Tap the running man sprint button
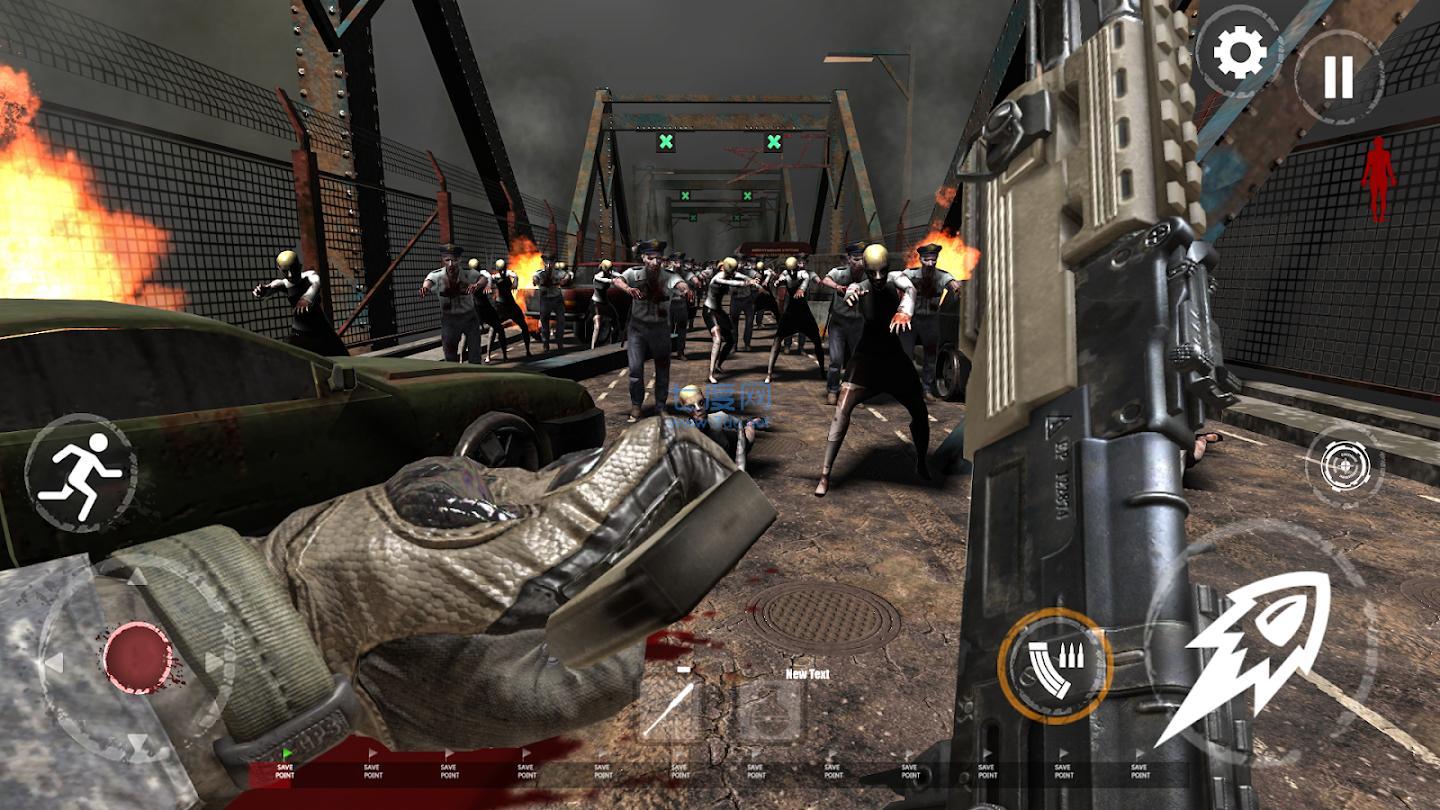Screen dimensions: 1440x810 pyautogui.click(x=81, y=472)
